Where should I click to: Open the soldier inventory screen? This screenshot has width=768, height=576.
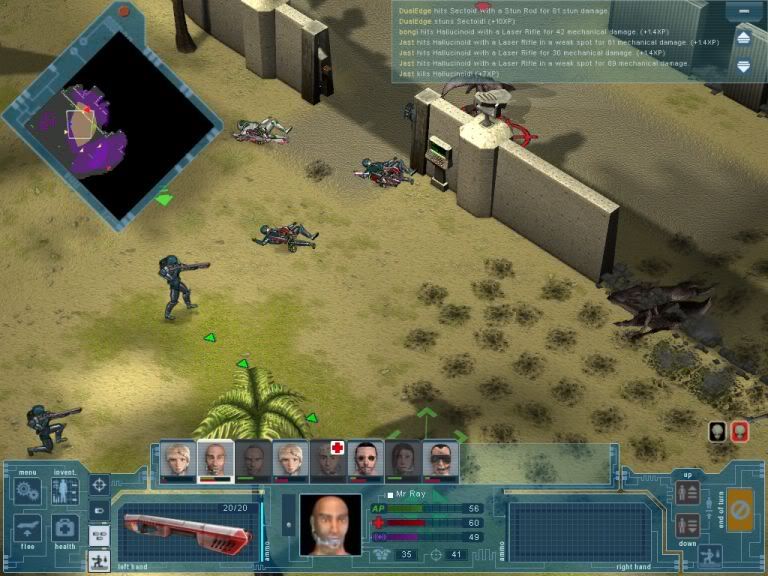tap(65, 490)
